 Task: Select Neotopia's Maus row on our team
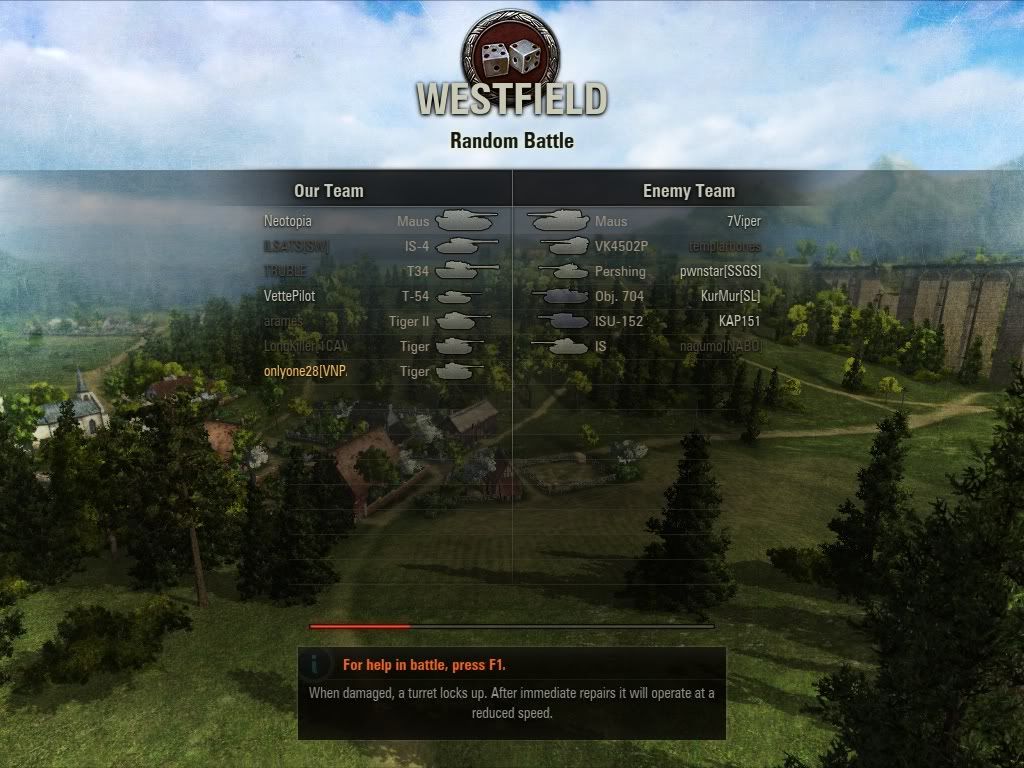pos(380,221)
